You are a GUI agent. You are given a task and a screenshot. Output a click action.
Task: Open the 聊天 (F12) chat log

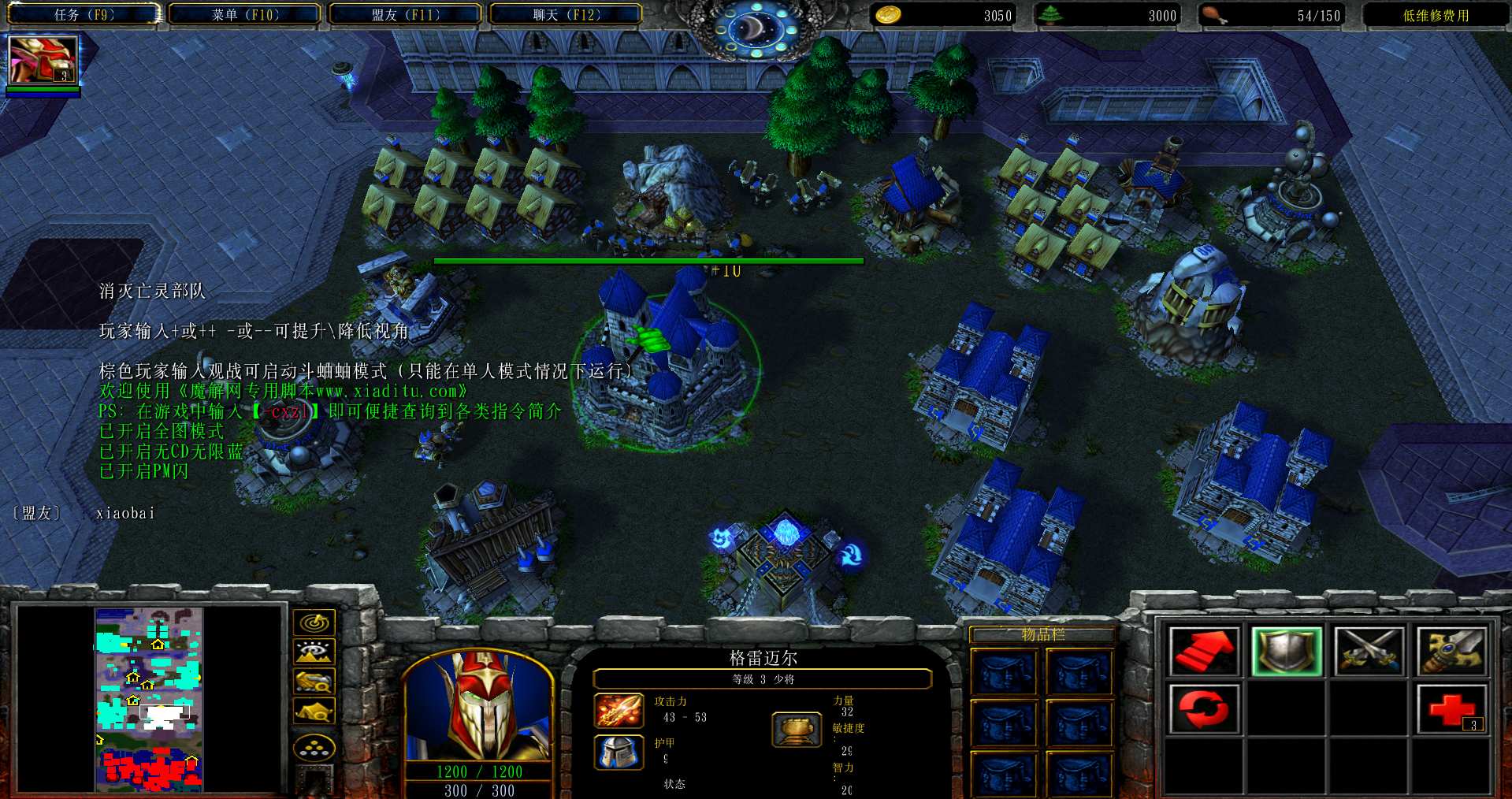pyautogui.click(x=566, y=15)
